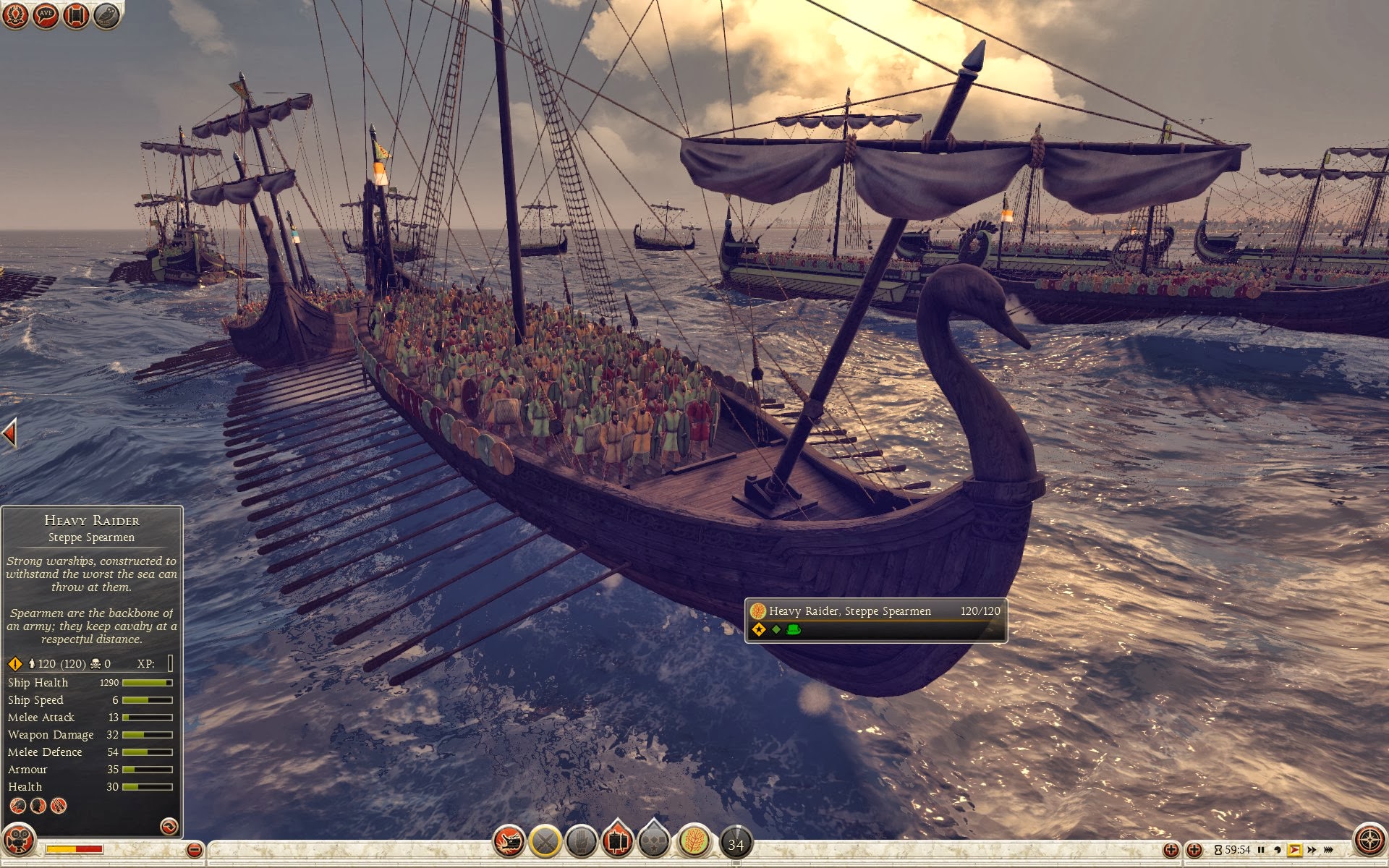The image size is (1389, 868).
Task: Click the raised hand halt order button
Action: pos(581,841)
